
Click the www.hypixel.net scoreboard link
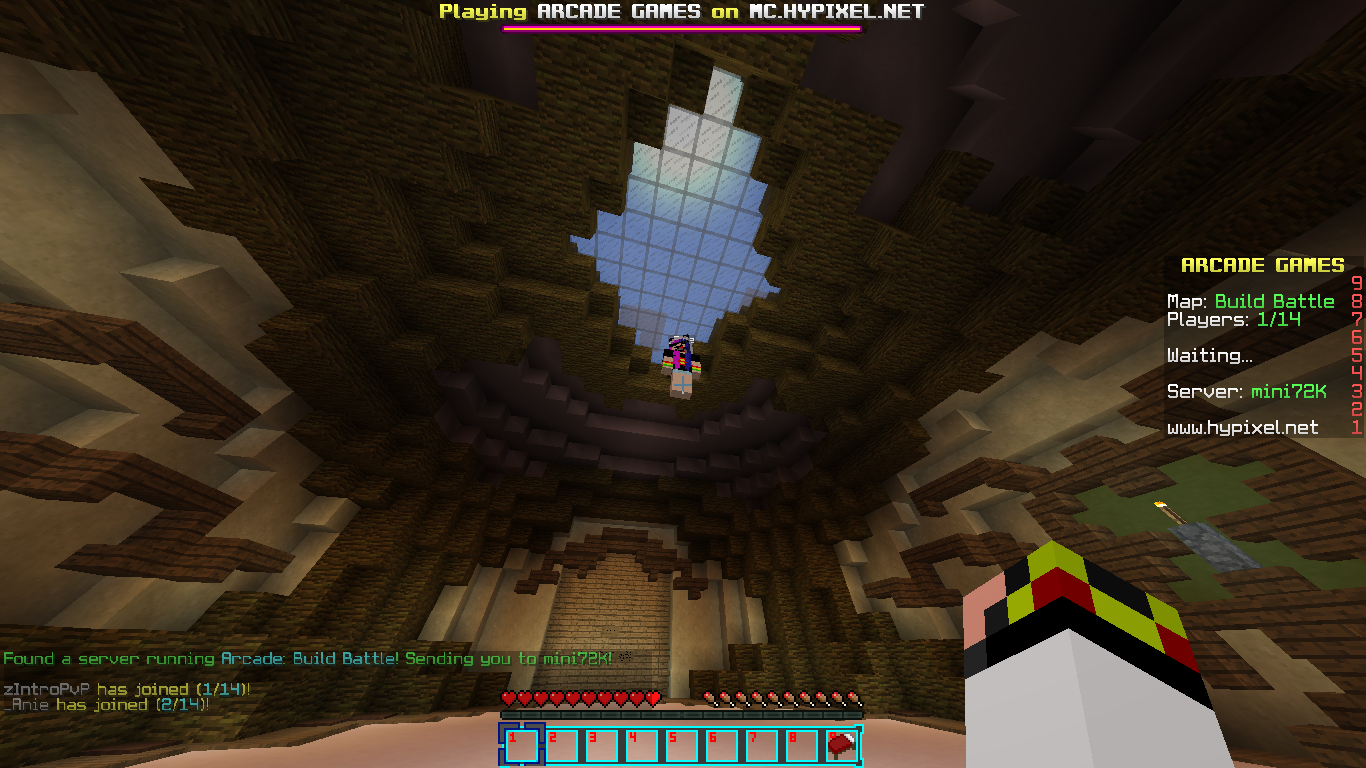pos(1242,428)
